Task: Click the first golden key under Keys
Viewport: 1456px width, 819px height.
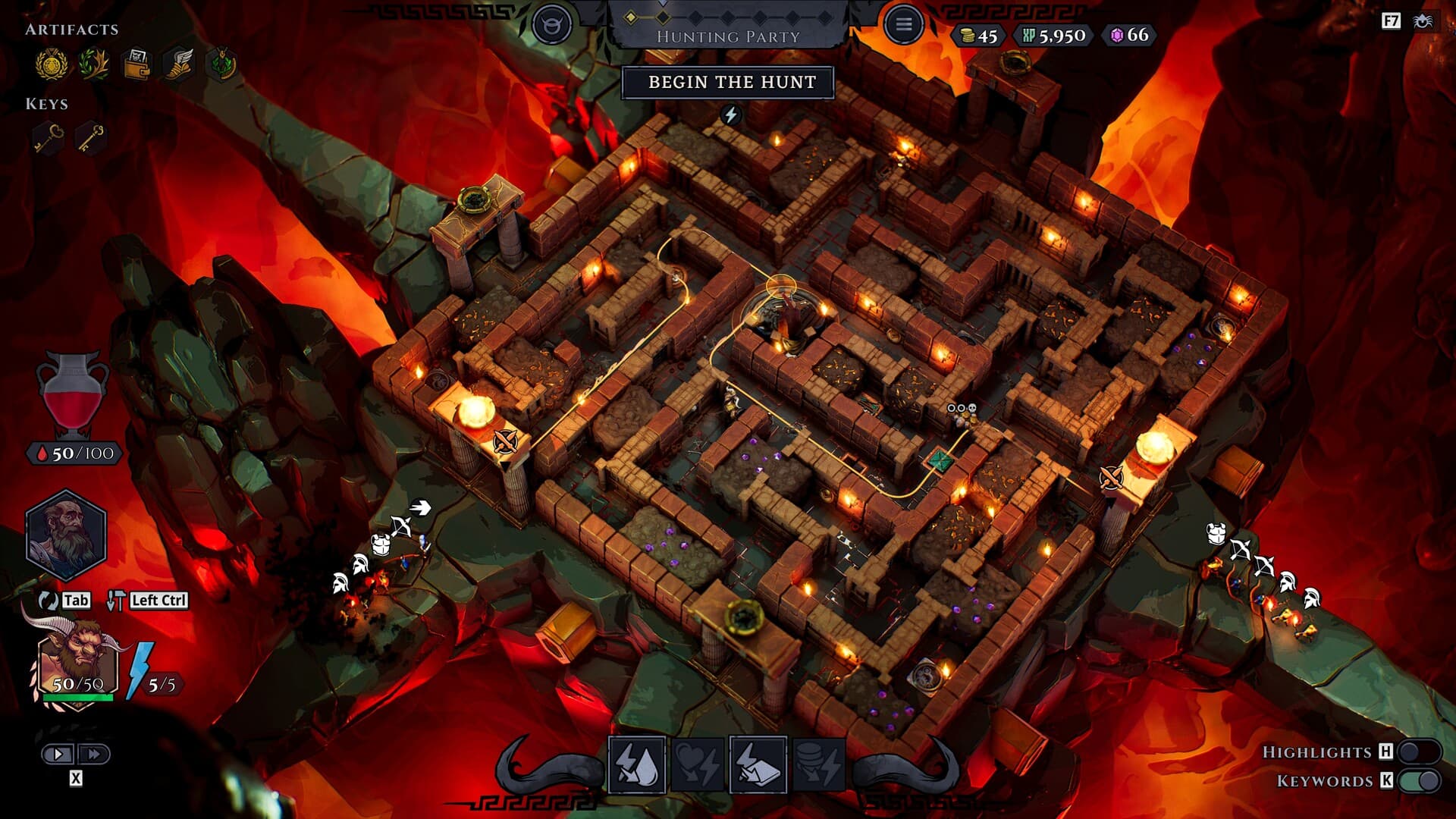Action: click(x=48, y=136)
